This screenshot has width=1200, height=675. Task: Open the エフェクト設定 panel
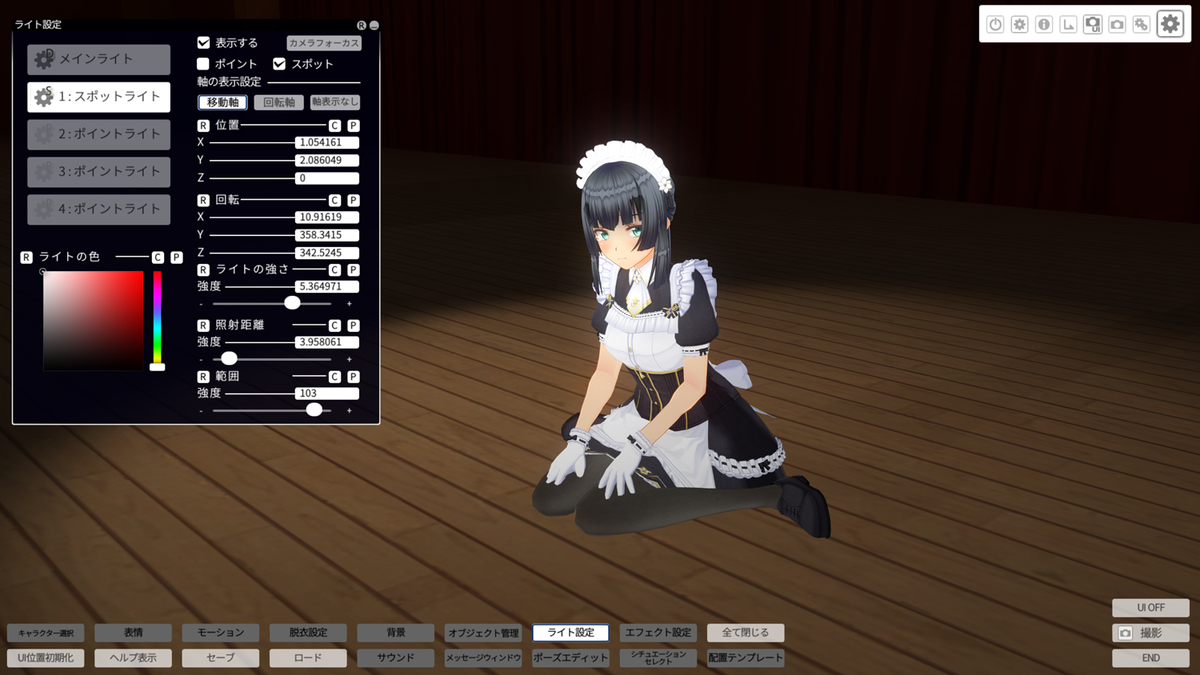[657, 633]
